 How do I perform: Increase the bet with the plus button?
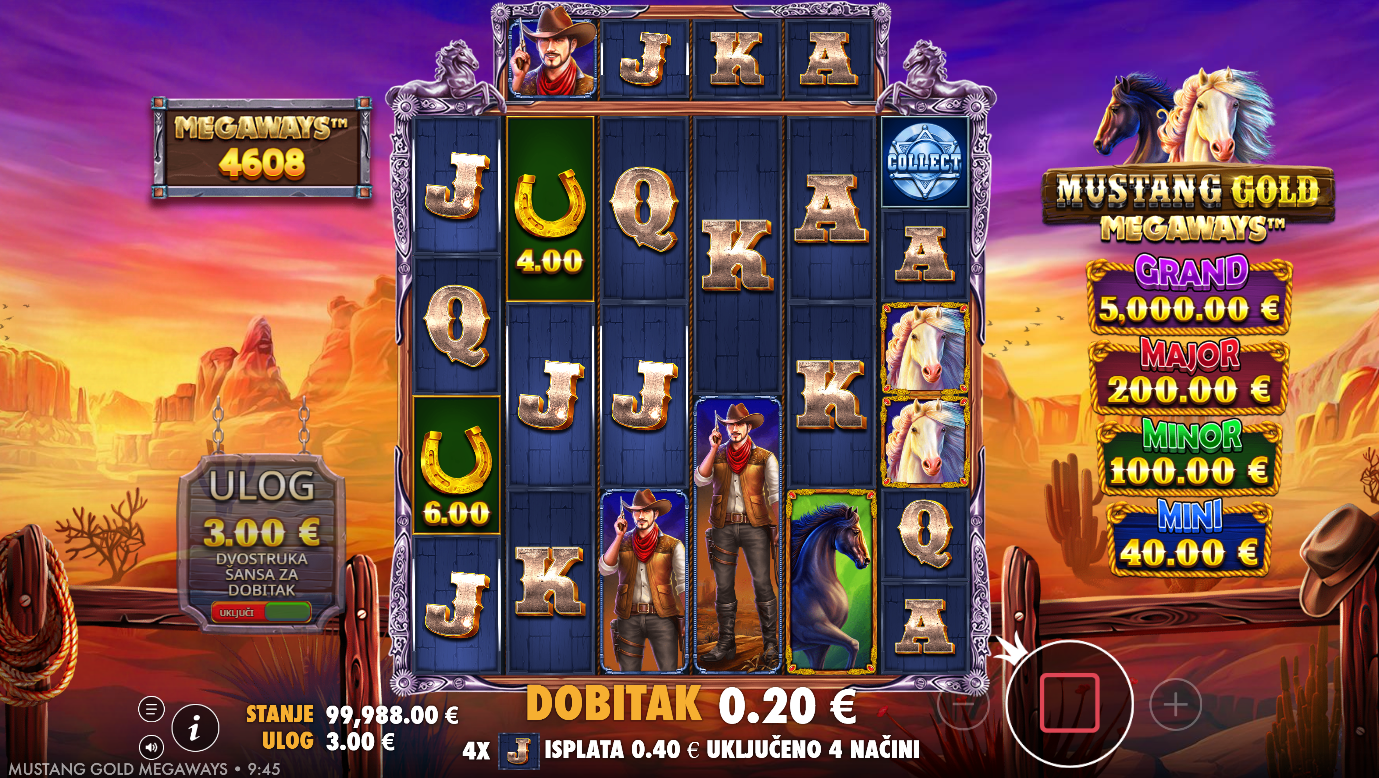(1175, 705)
